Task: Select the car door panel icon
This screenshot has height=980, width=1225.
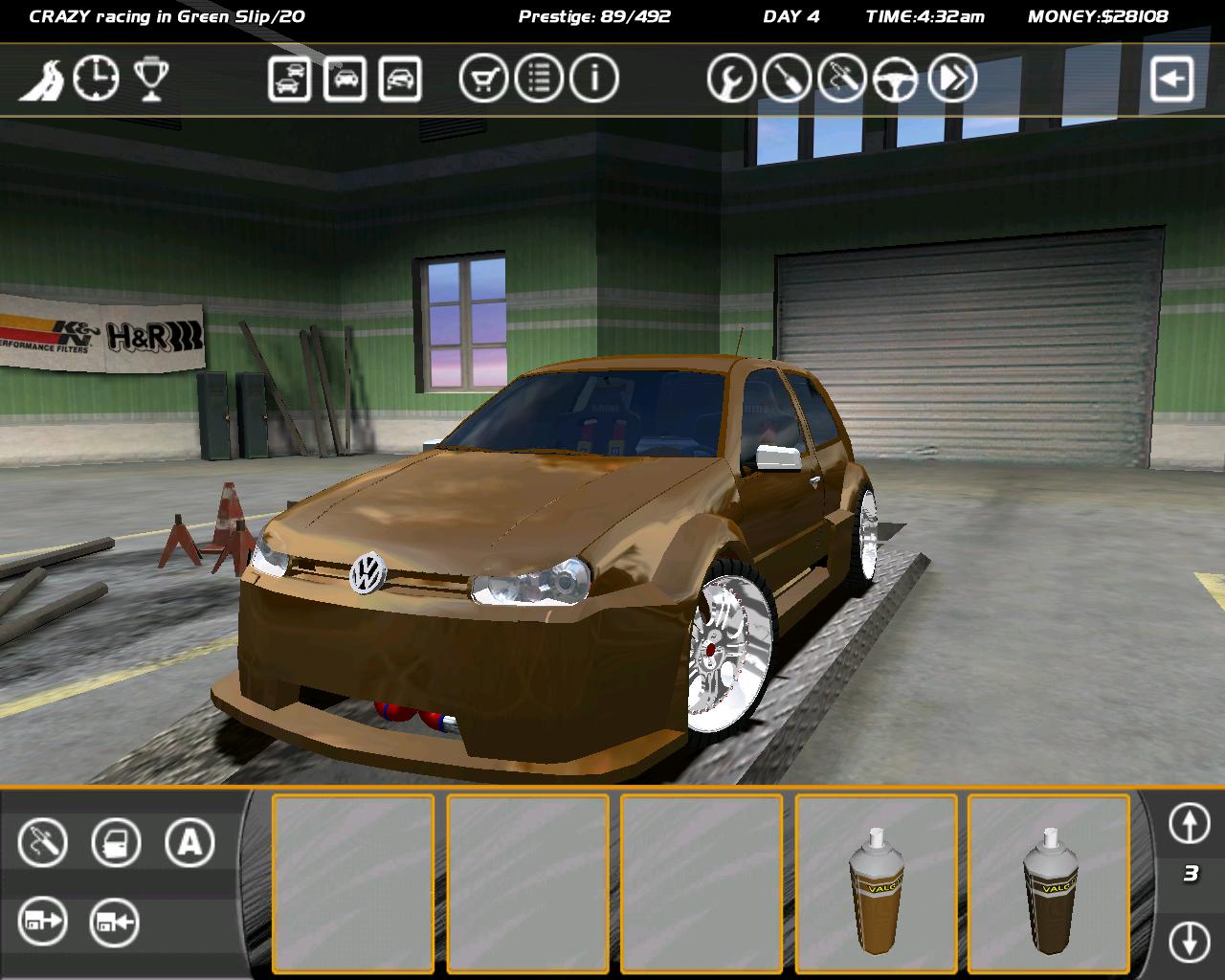Action: pyautogui.click(x=116, y=843)
